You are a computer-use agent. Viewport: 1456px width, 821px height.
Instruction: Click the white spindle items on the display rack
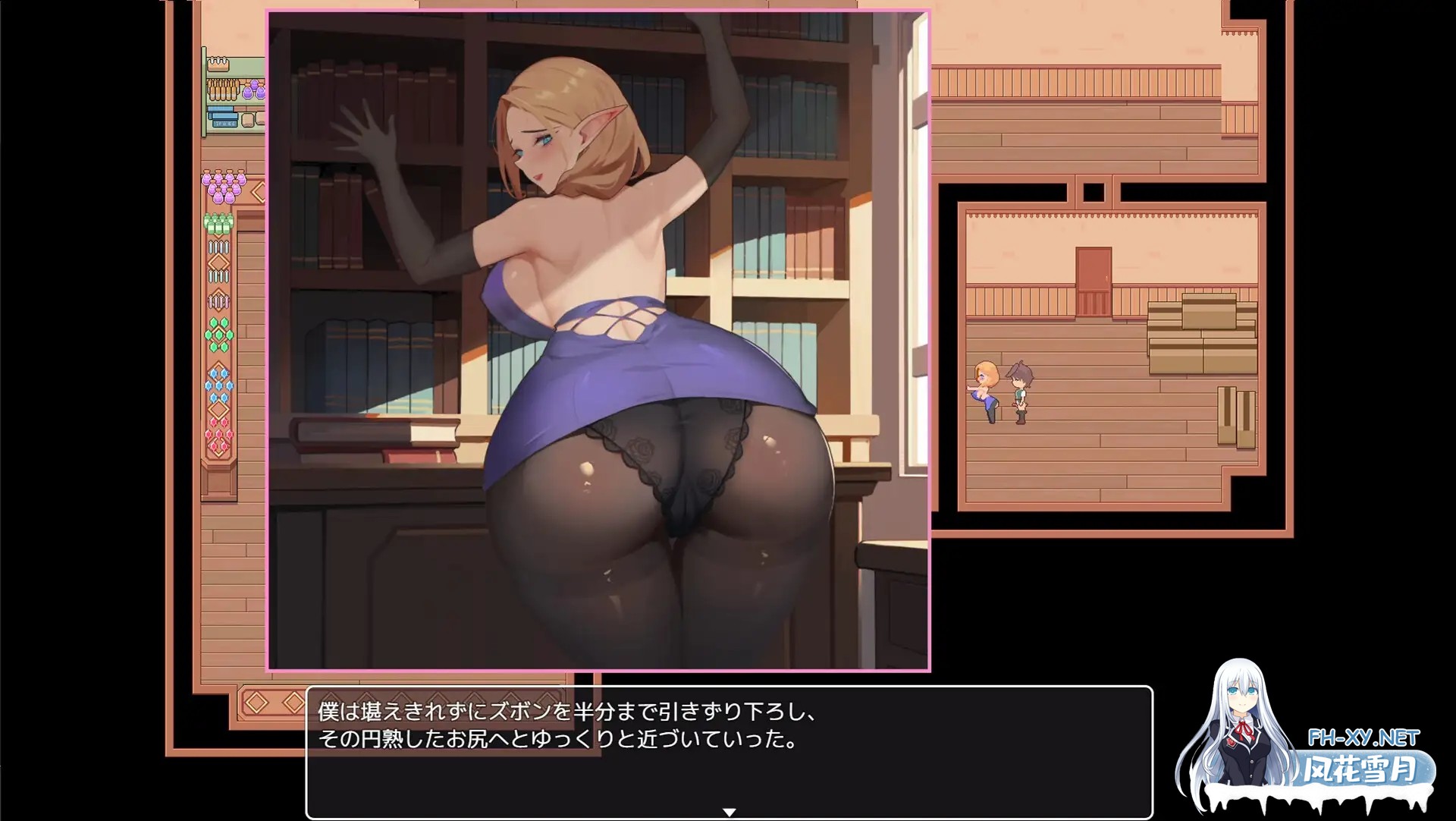217,247
